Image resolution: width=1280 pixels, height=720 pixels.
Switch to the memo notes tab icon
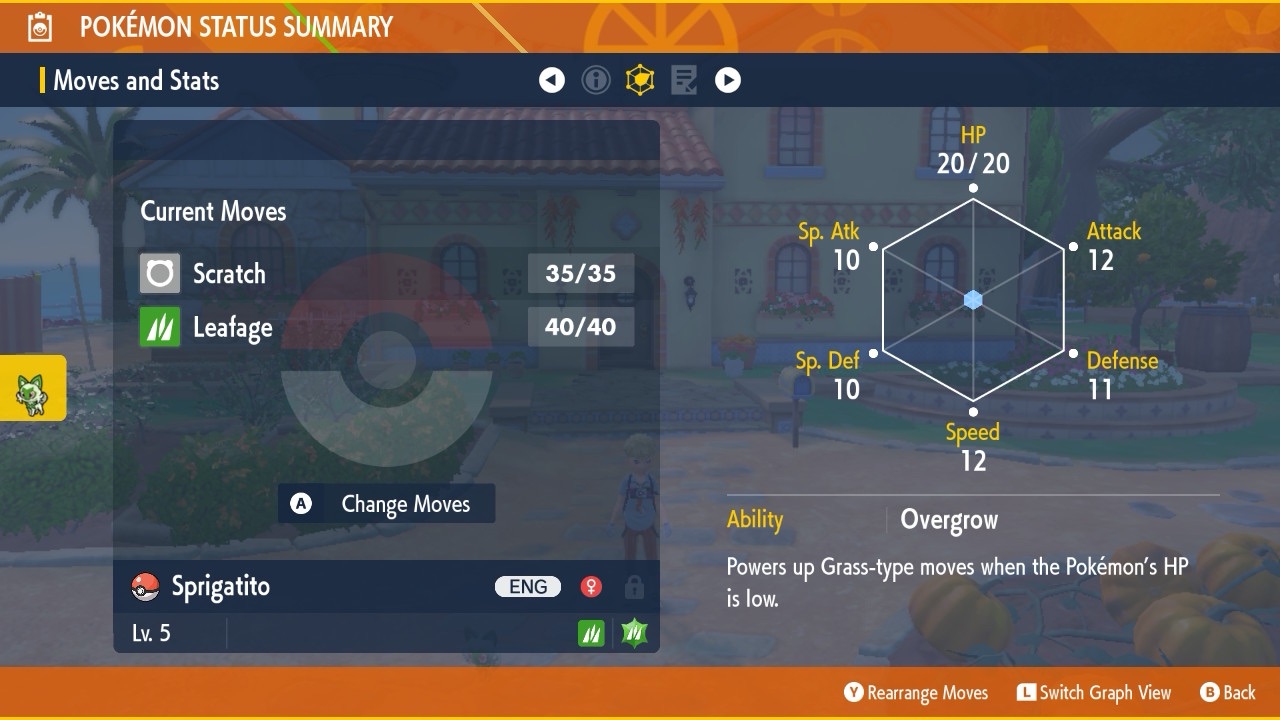click(684, 80)
